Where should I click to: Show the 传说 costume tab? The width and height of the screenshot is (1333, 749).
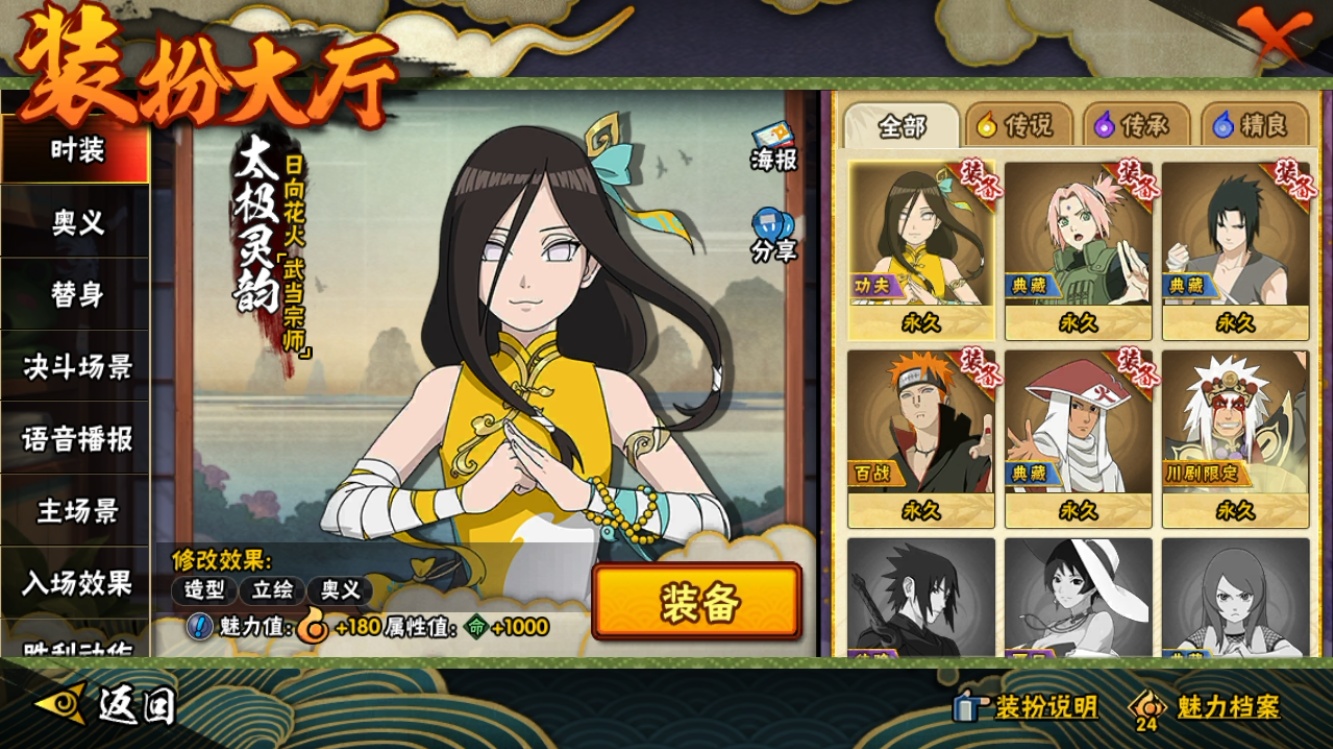pyautogui.click(x=1016, y=126)
